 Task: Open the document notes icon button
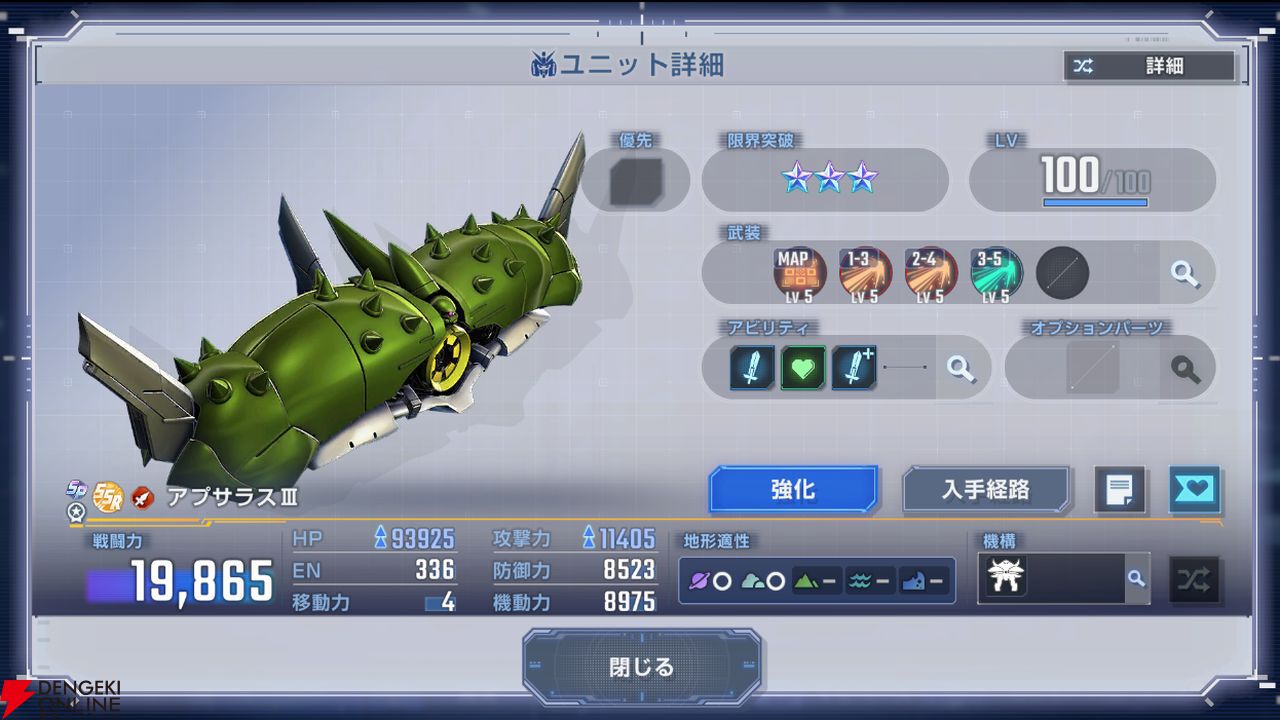coord(1119,490)
